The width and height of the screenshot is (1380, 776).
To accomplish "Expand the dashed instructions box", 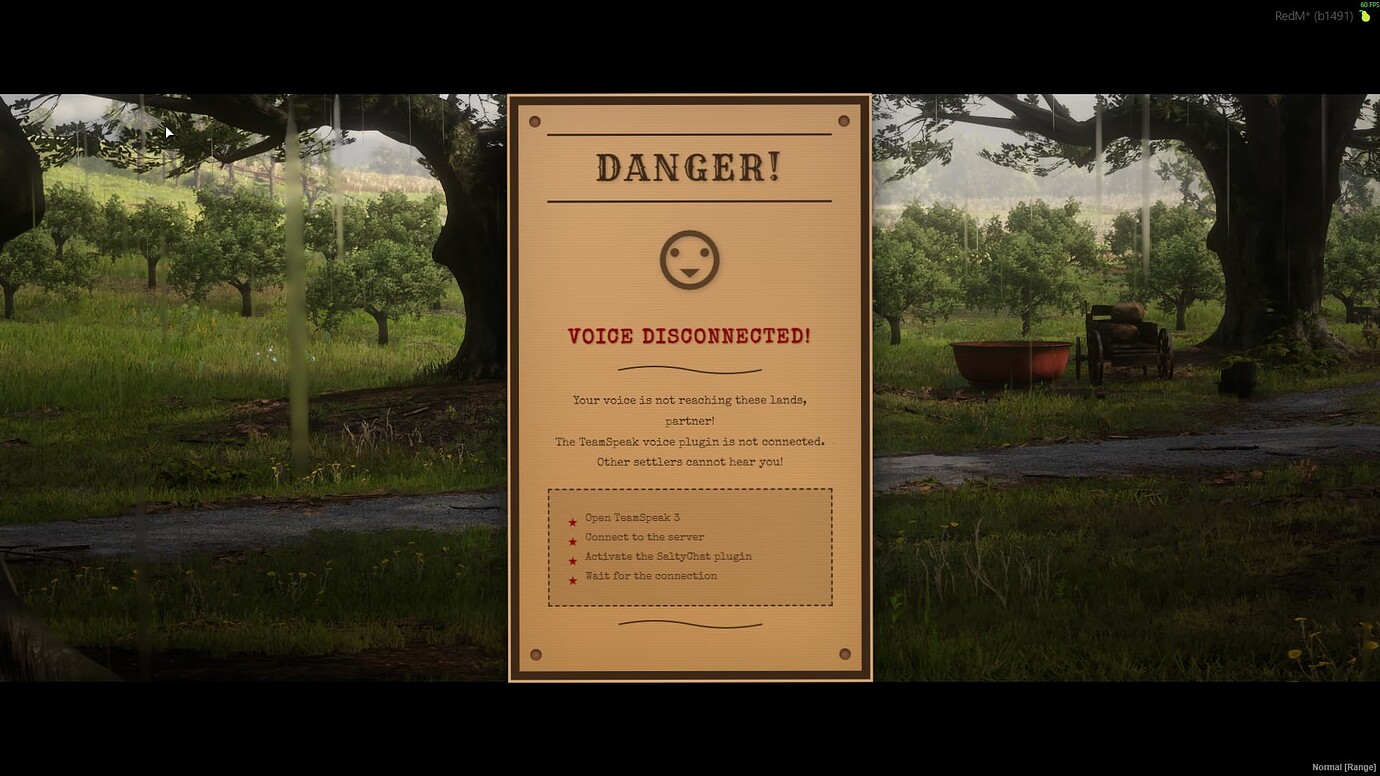I will pos(689,546).
